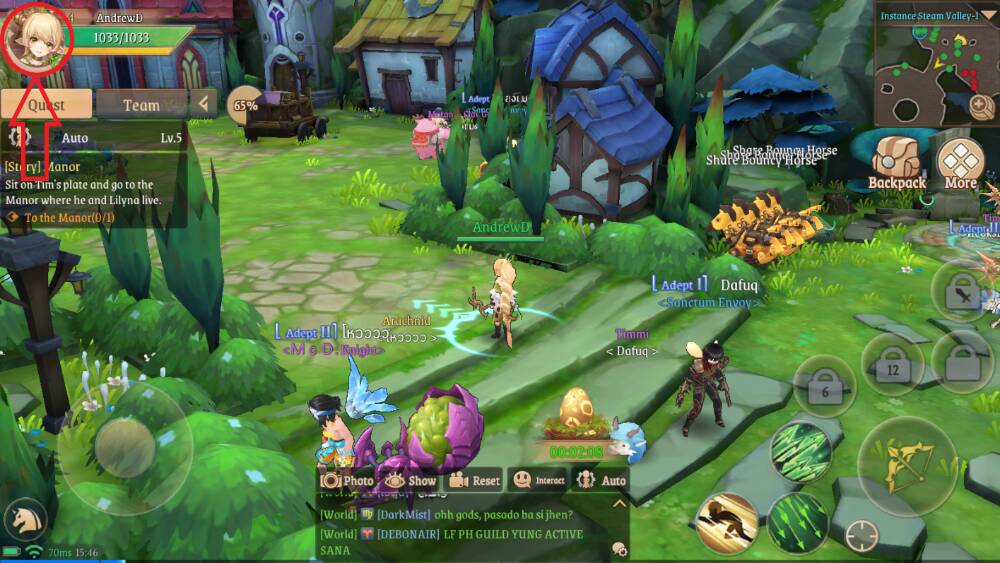Take a Photo with the camera button

click(346, 481)
